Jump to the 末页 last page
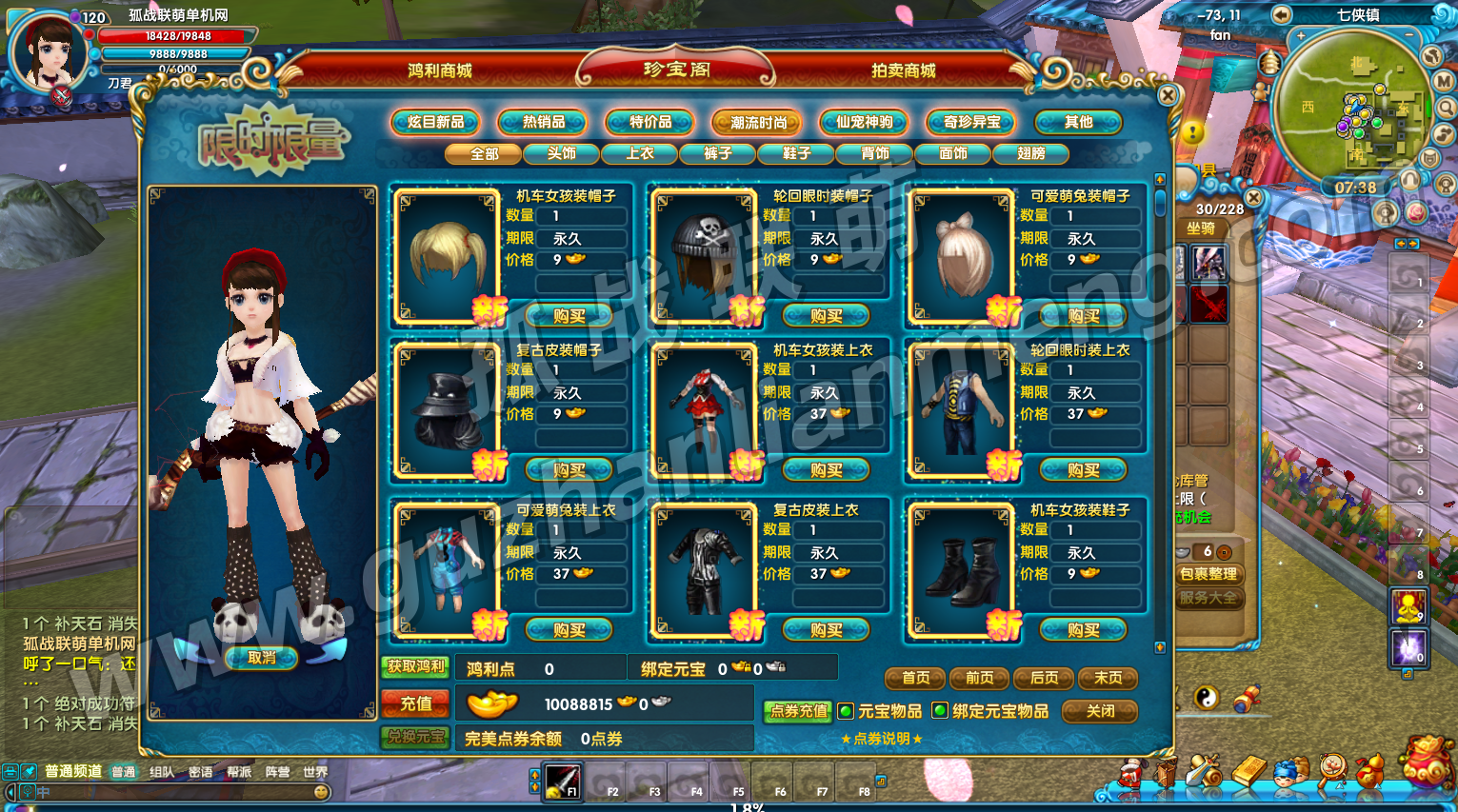 pos(1108,678)
